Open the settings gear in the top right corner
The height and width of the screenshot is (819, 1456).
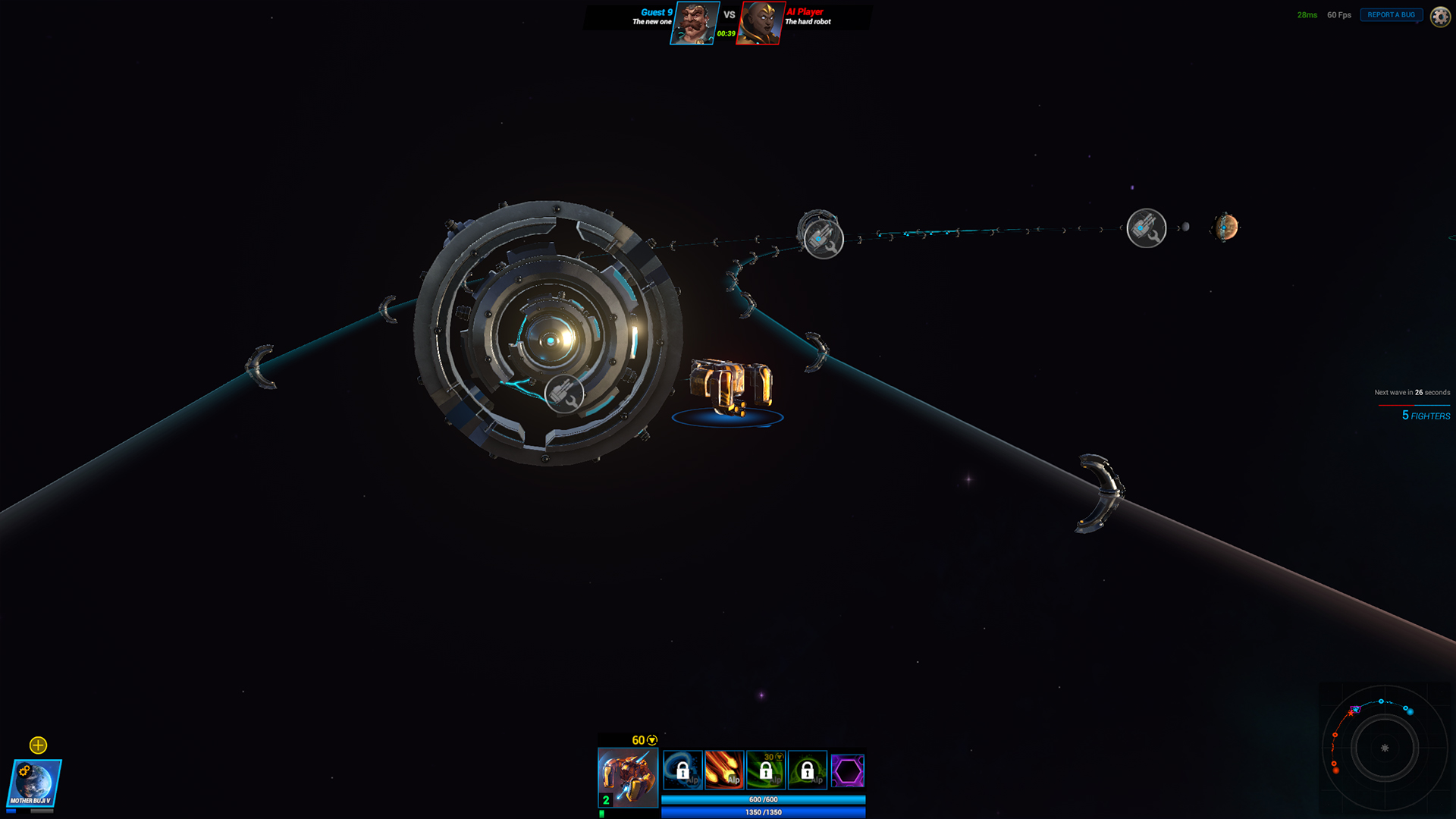[1439, 15]
